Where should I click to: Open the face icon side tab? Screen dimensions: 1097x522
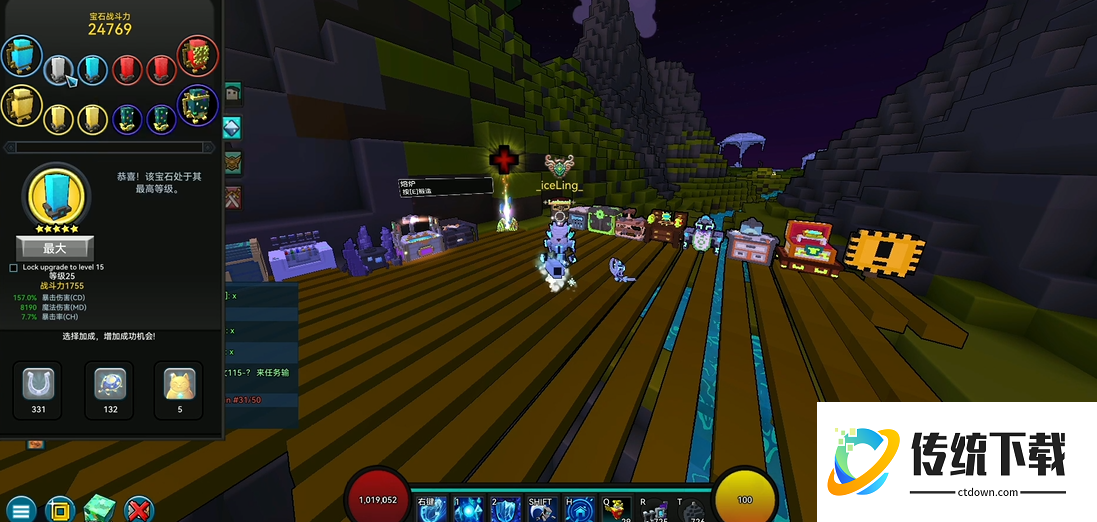tap(233, 94)
